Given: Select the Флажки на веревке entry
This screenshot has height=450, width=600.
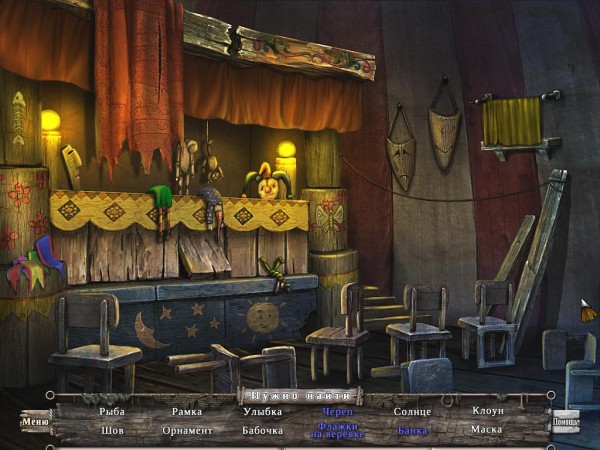Looking at the screenshot, I should tap(337, 432).
